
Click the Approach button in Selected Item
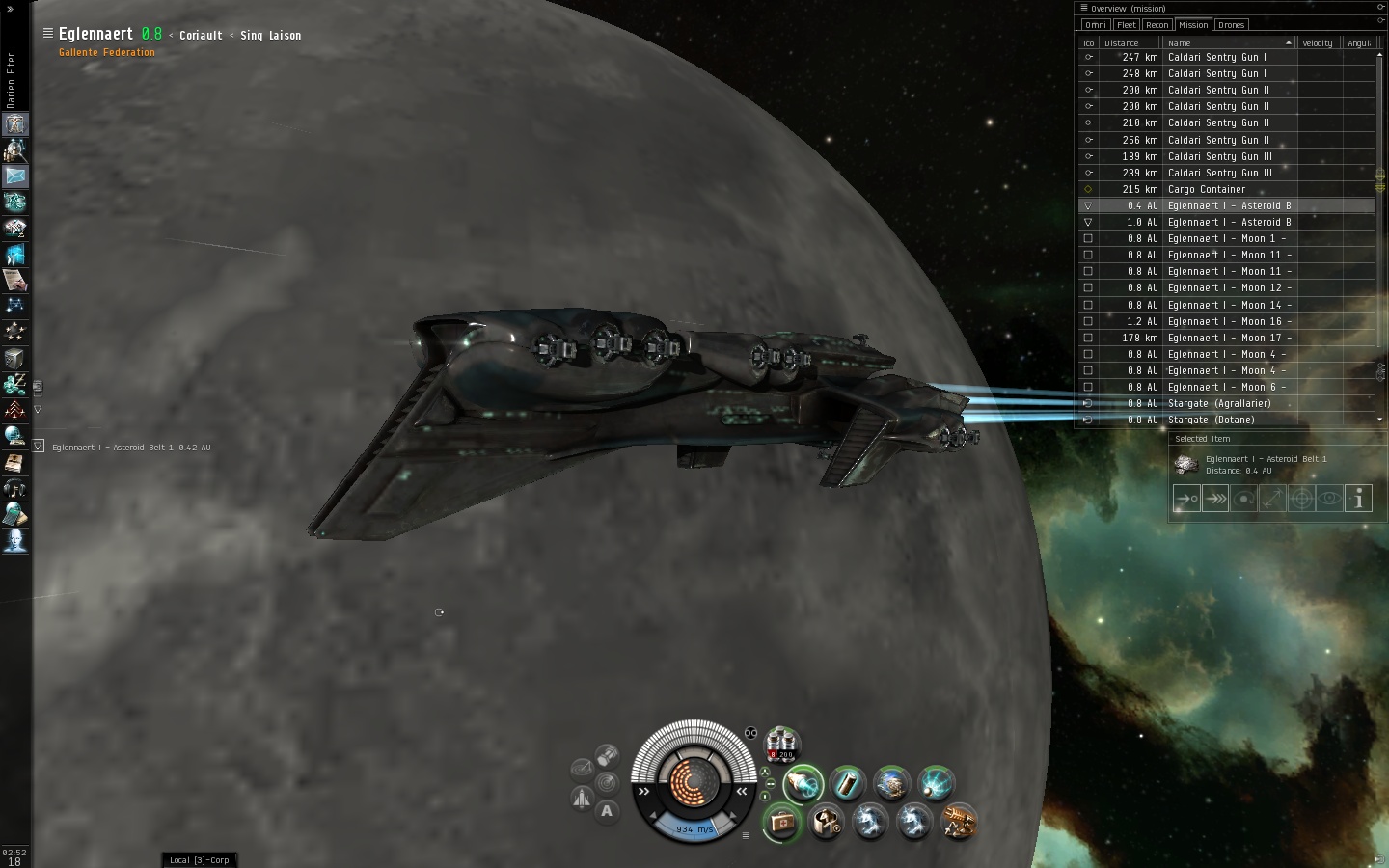[1186, 499]
